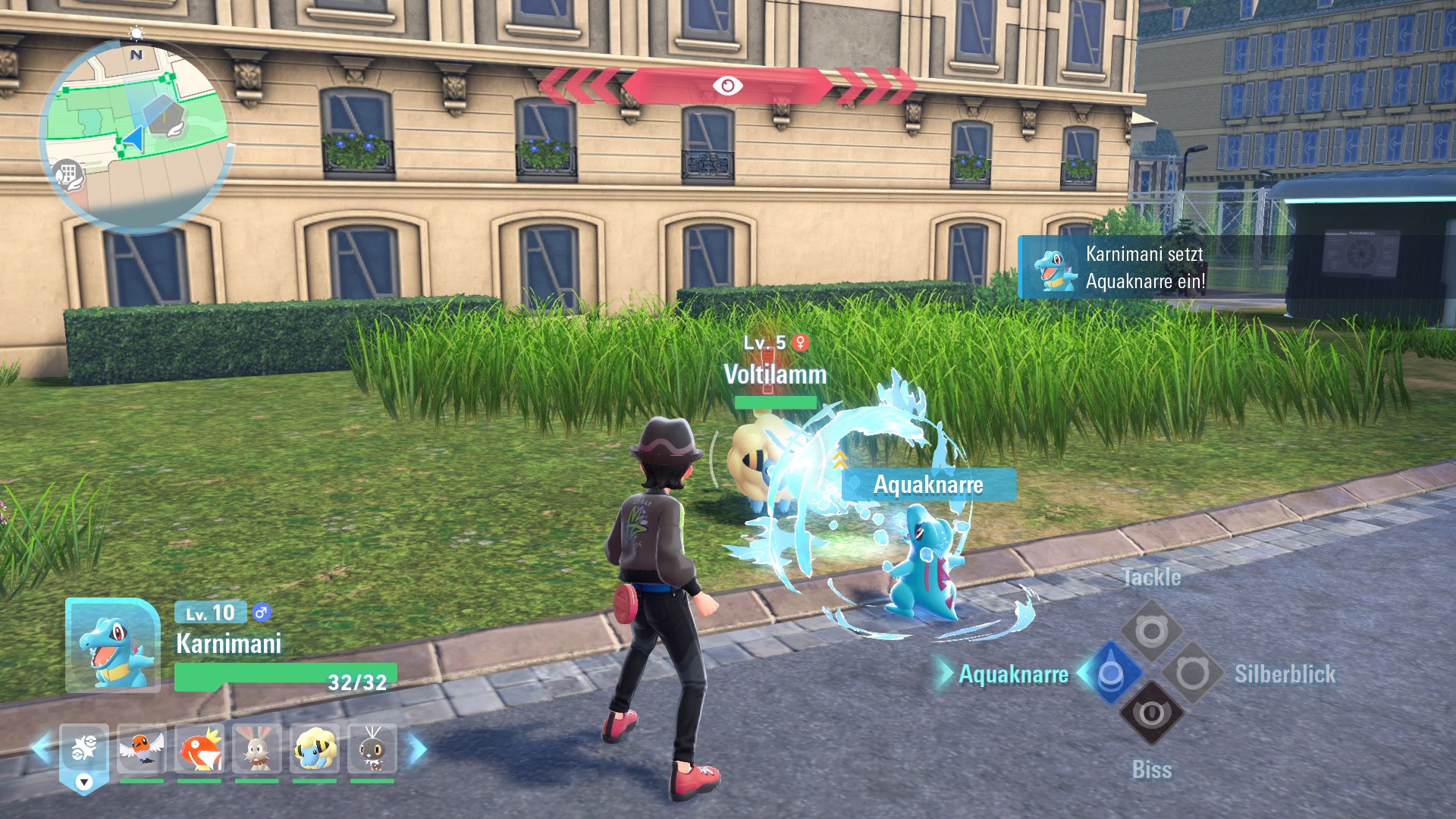Pick the Biss move
Screen dimensions: 1456x819
pos(1151,714)
